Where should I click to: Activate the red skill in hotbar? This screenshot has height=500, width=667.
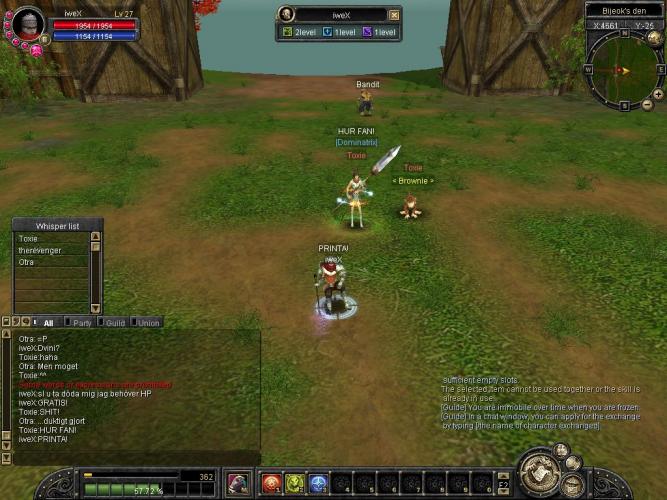coord(270,484)
